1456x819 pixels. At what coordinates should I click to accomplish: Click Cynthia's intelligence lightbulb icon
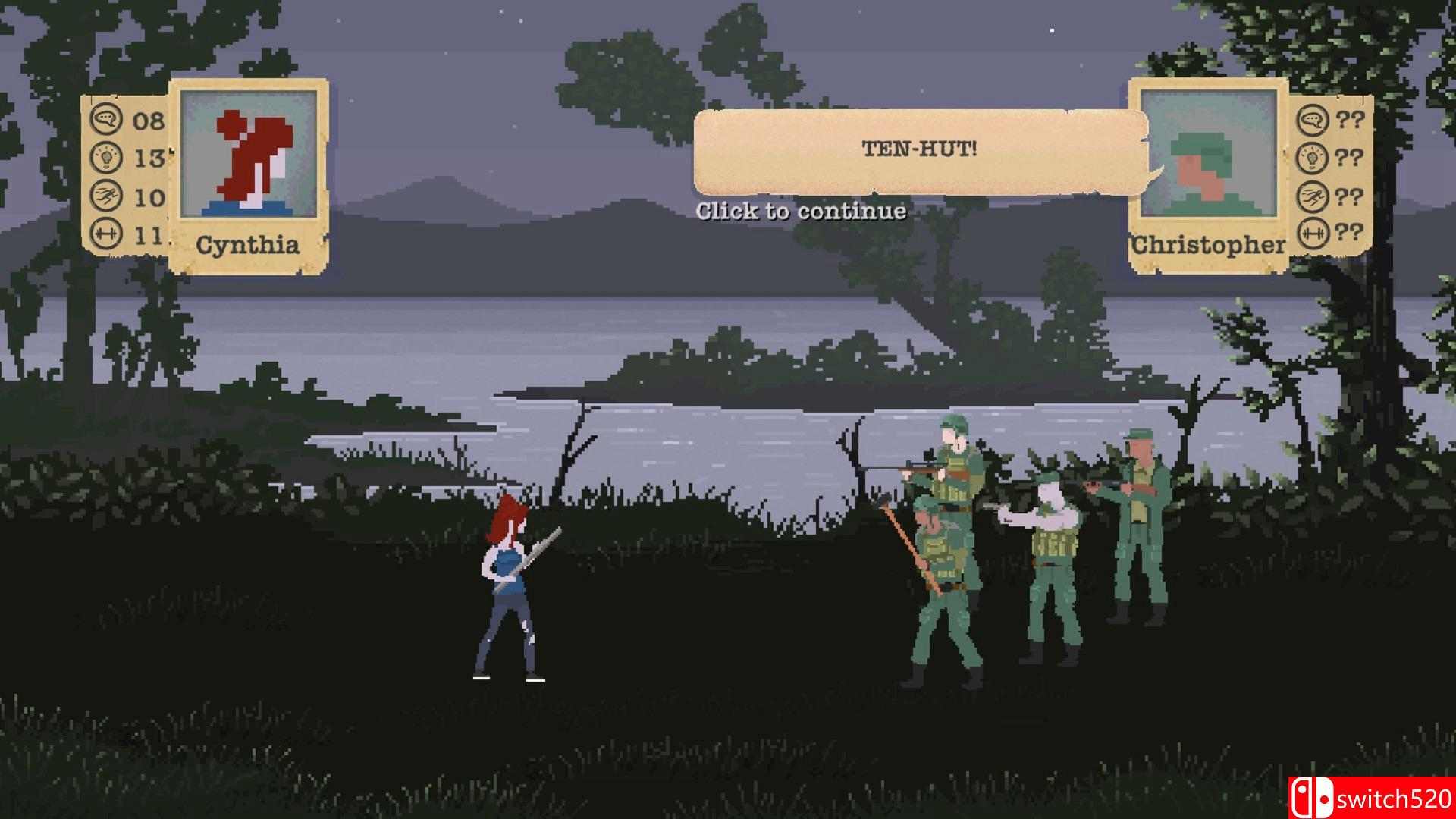pos(108,157)
